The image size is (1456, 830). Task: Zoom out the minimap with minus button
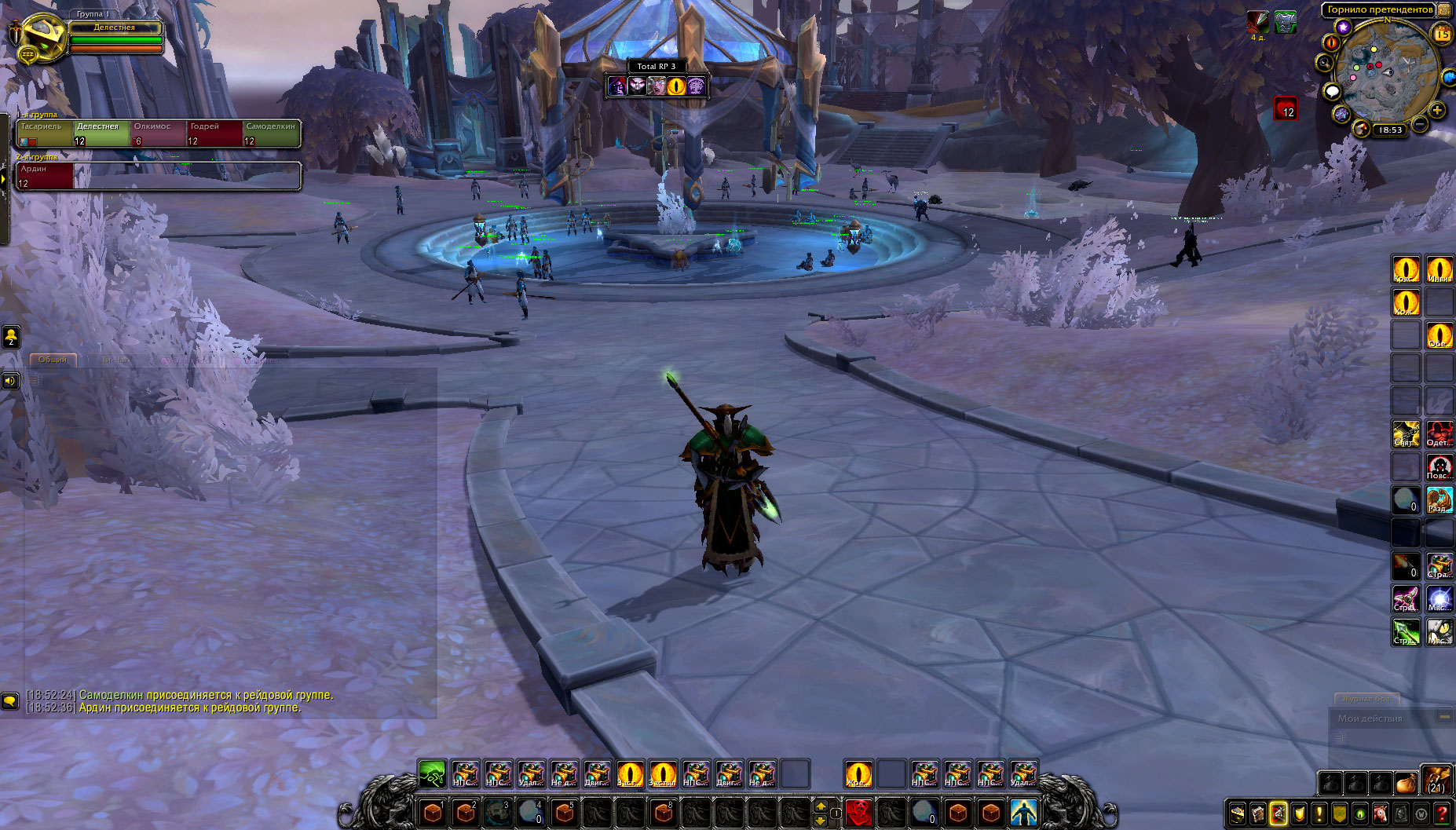(1420, 124)
